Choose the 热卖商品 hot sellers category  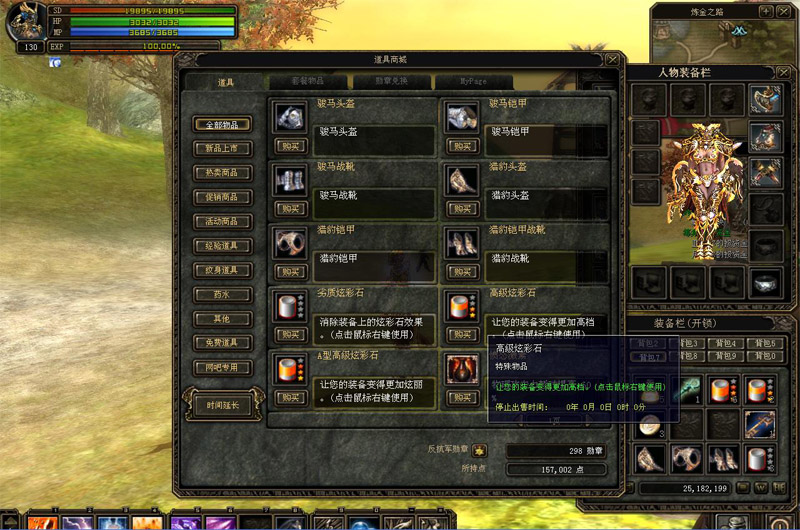[222, 173]
